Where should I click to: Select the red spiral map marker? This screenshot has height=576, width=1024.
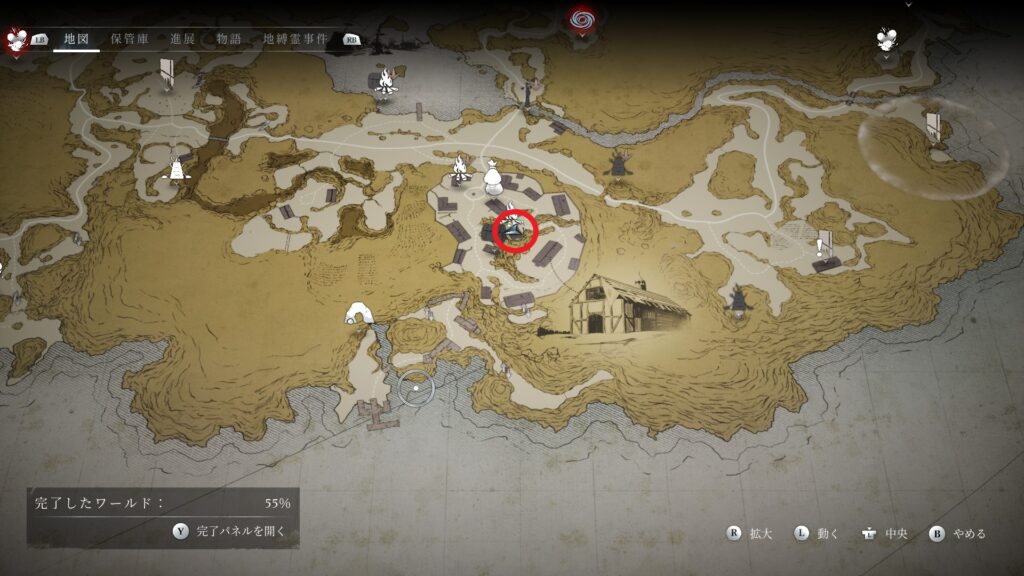pos(580,19)
